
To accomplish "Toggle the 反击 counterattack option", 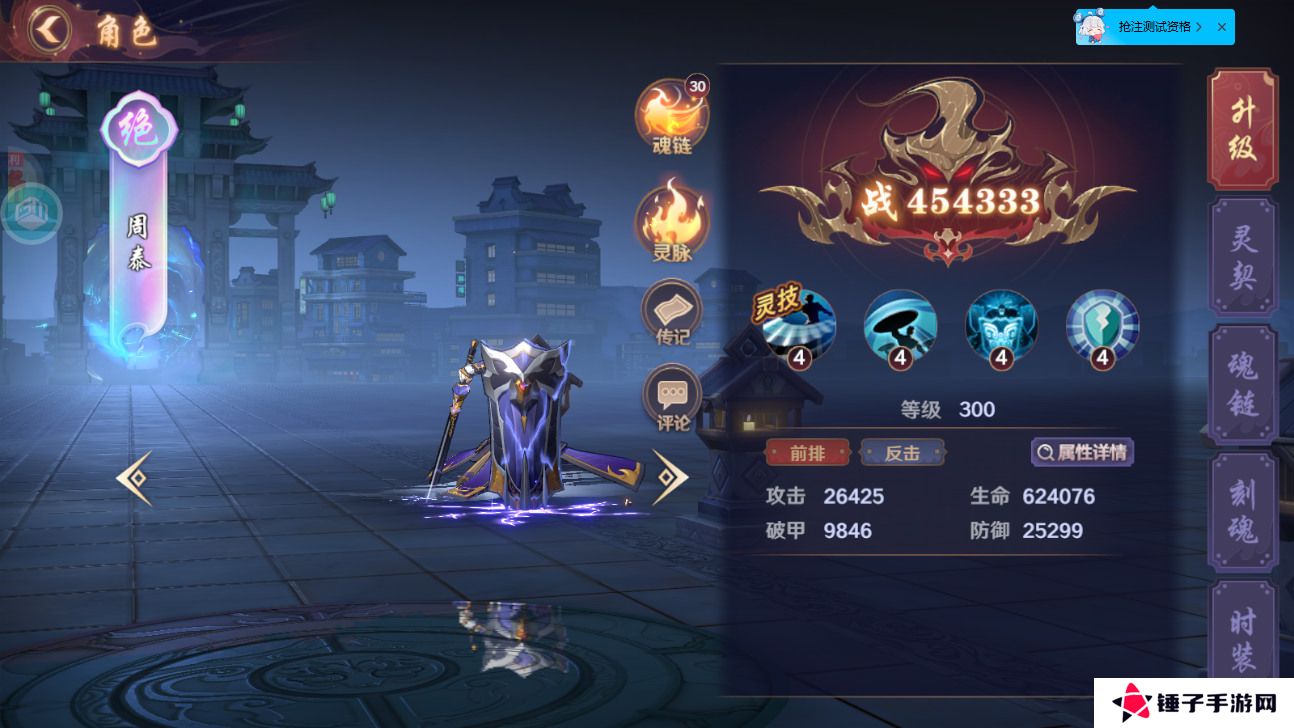I will click(x=902, y=452).
